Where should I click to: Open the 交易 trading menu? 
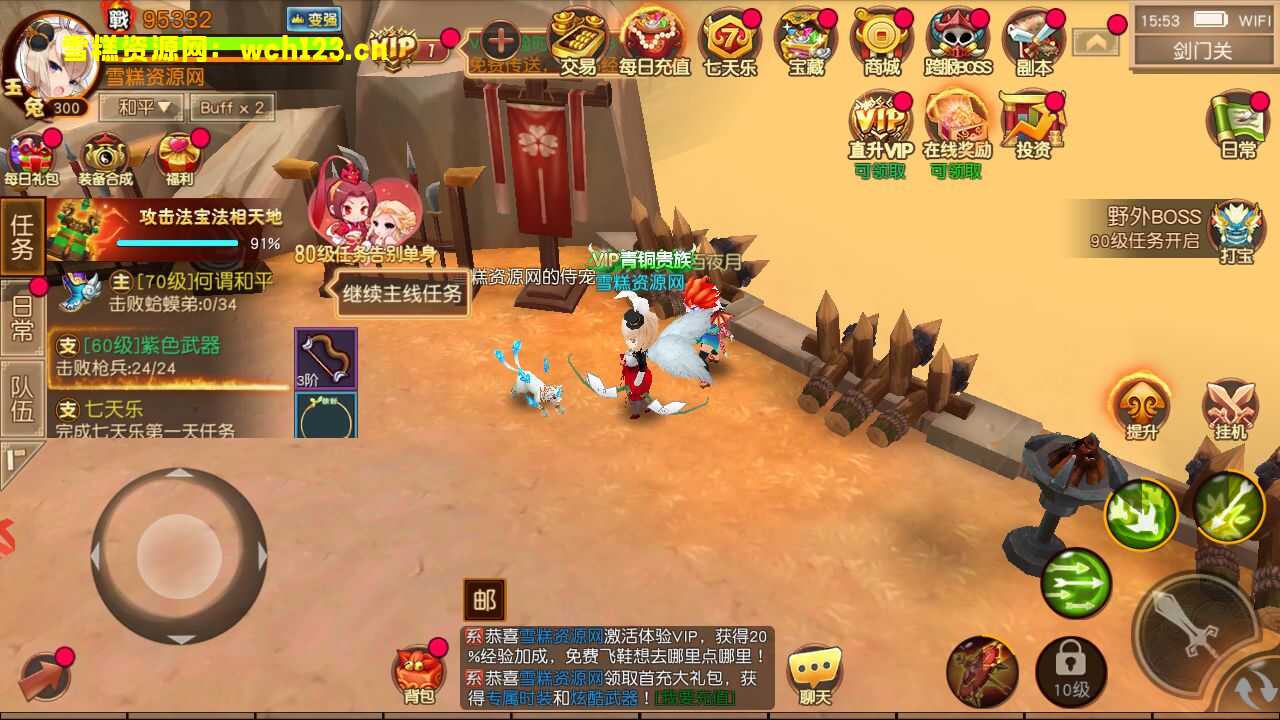coord(577,42)
